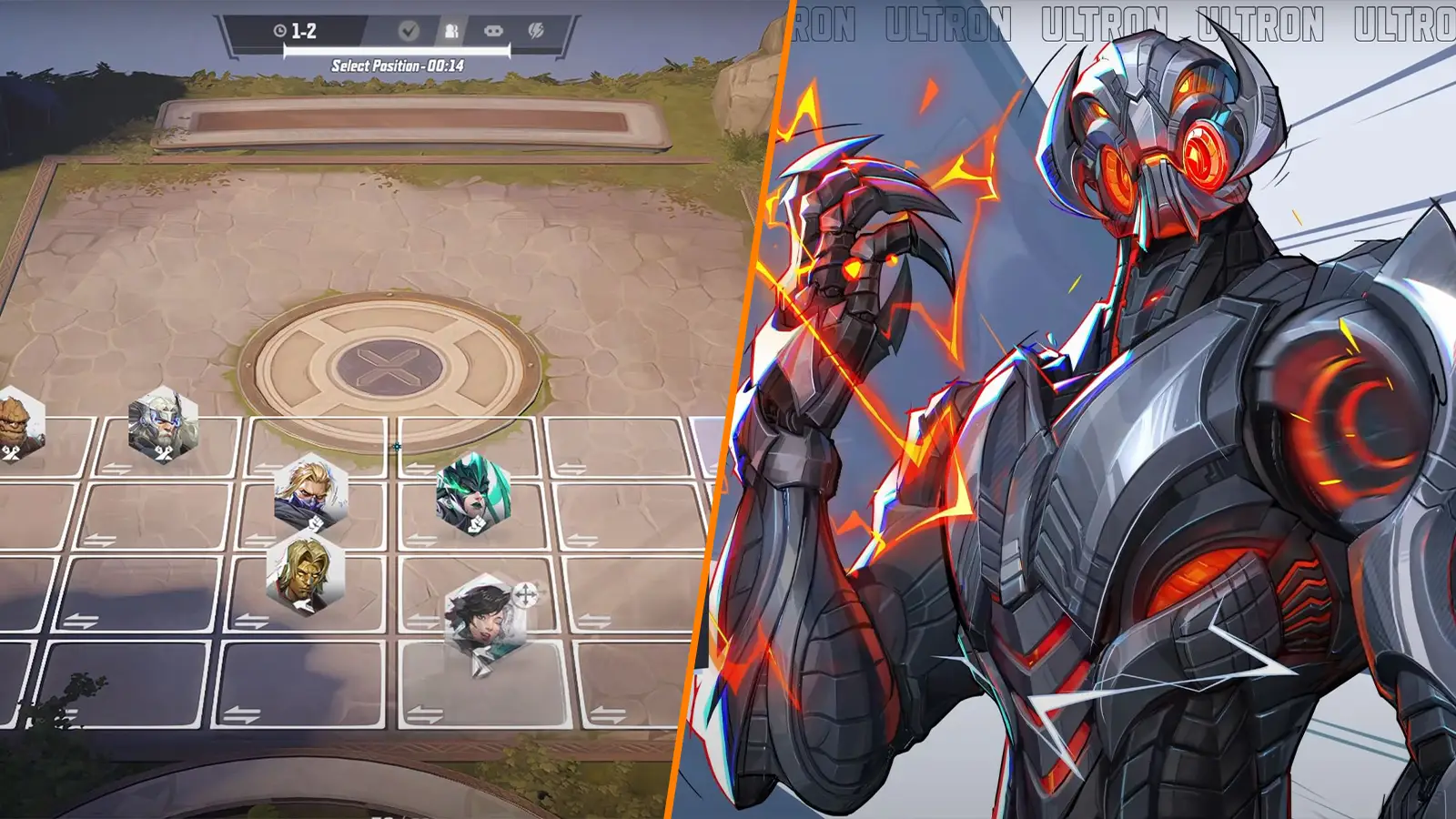Image resolution: width=1456 pixels, height=819 pixels.
Task: Select the wrench icon on The Thing's portrait
Action: coord(9,450)
